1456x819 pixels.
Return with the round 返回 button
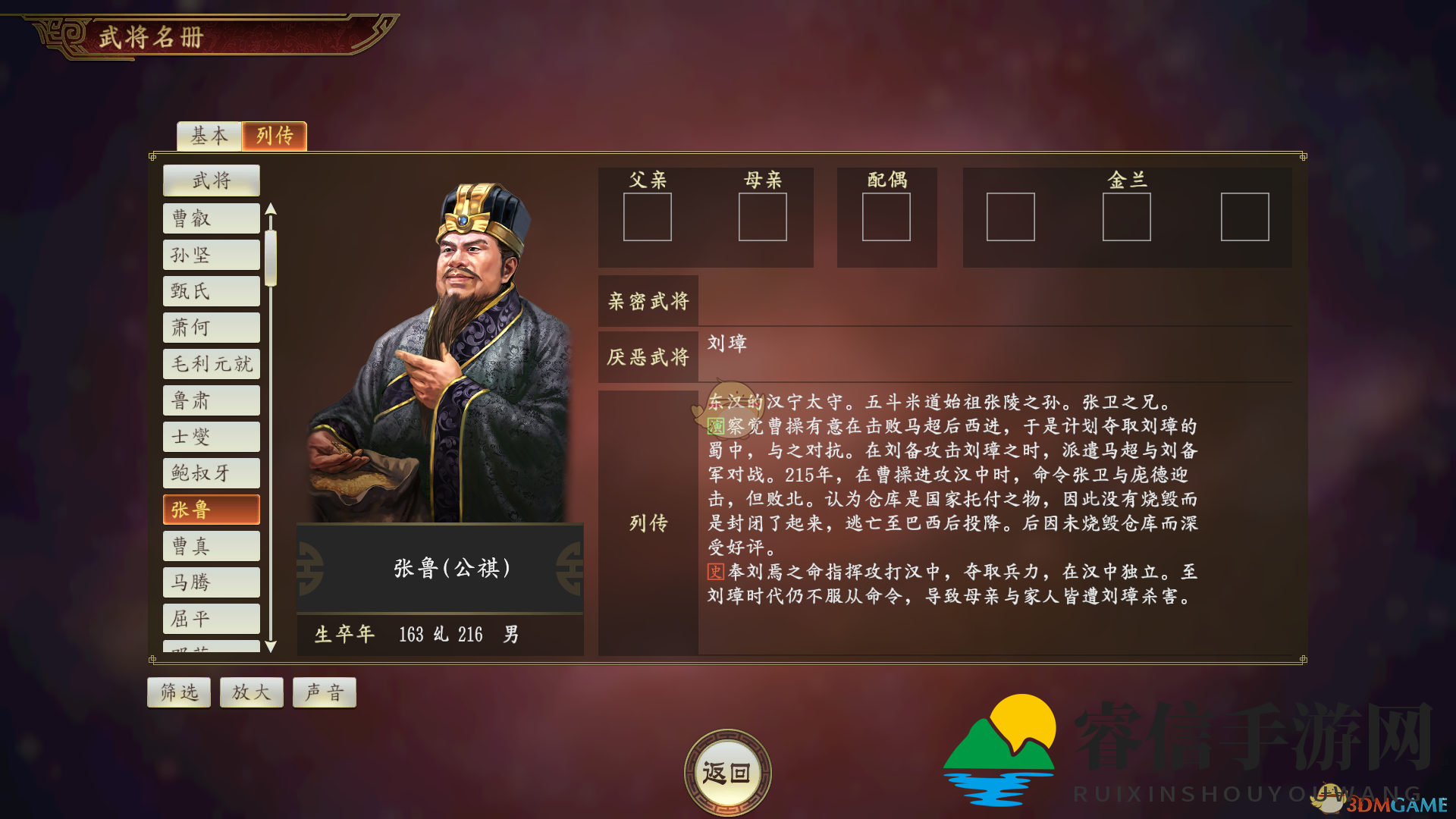tap(727, 773)
